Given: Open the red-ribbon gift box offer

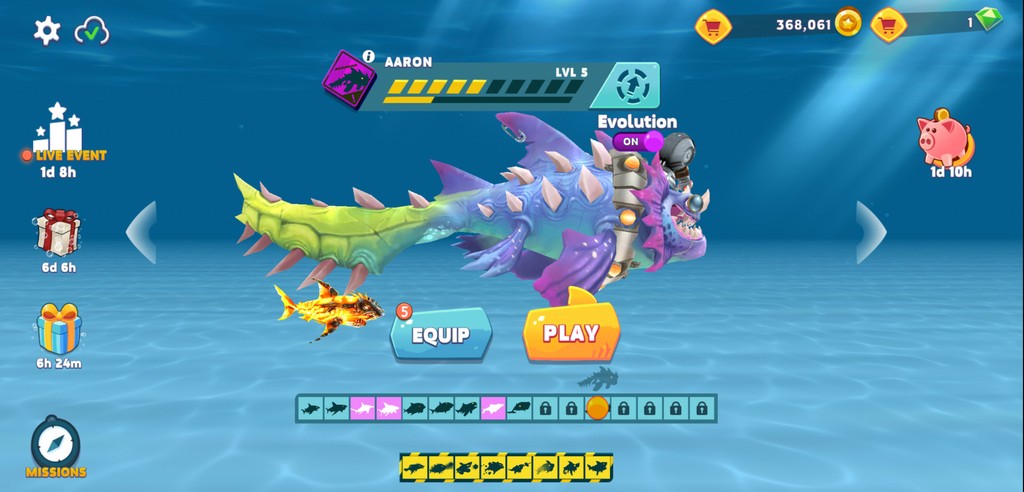Looking at the screenshot, I should 58,233.
